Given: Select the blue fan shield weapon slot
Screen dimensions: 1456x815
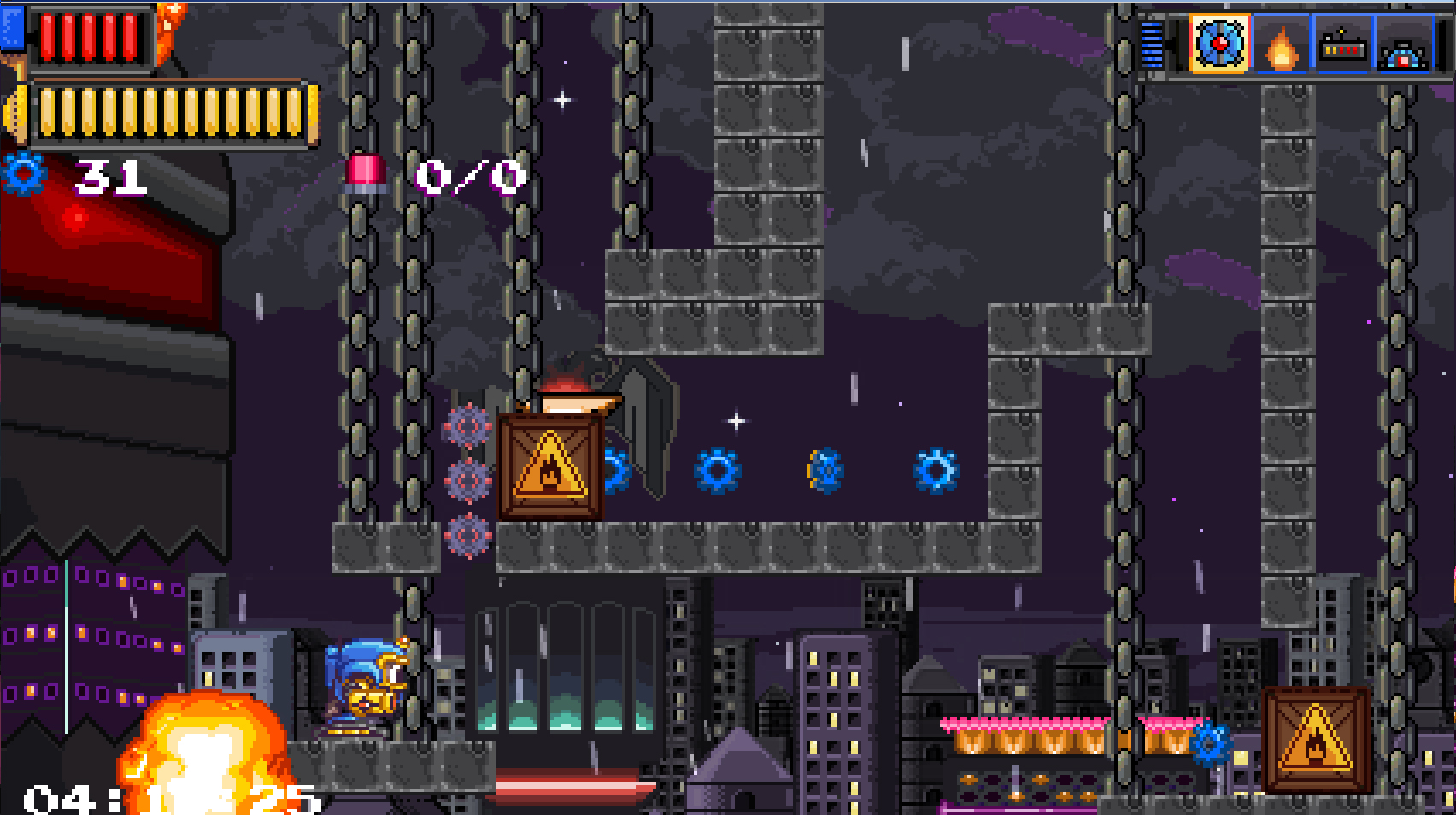Looking at the screenshot, I should coord(1218,45).
